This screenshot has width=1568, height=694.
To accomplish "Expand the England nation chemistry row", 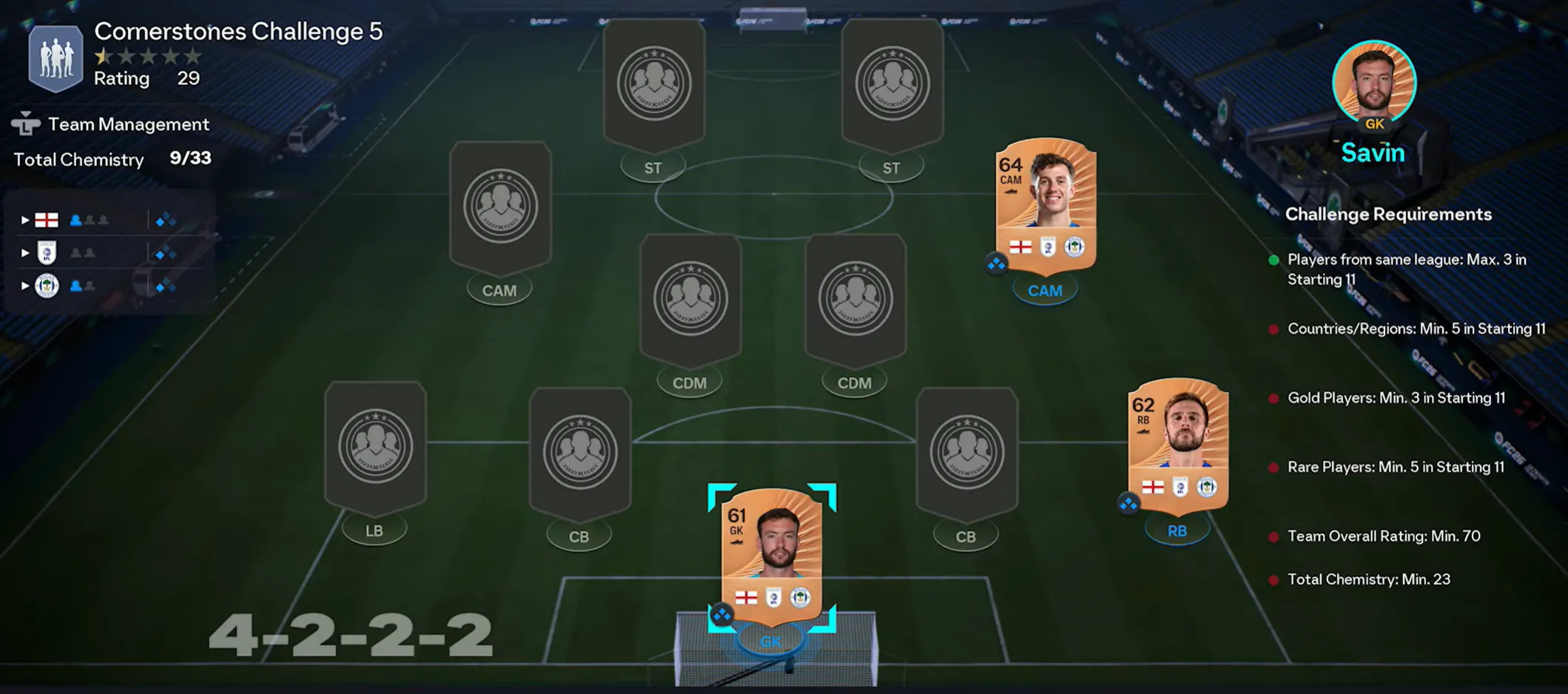I will point(25,220).
